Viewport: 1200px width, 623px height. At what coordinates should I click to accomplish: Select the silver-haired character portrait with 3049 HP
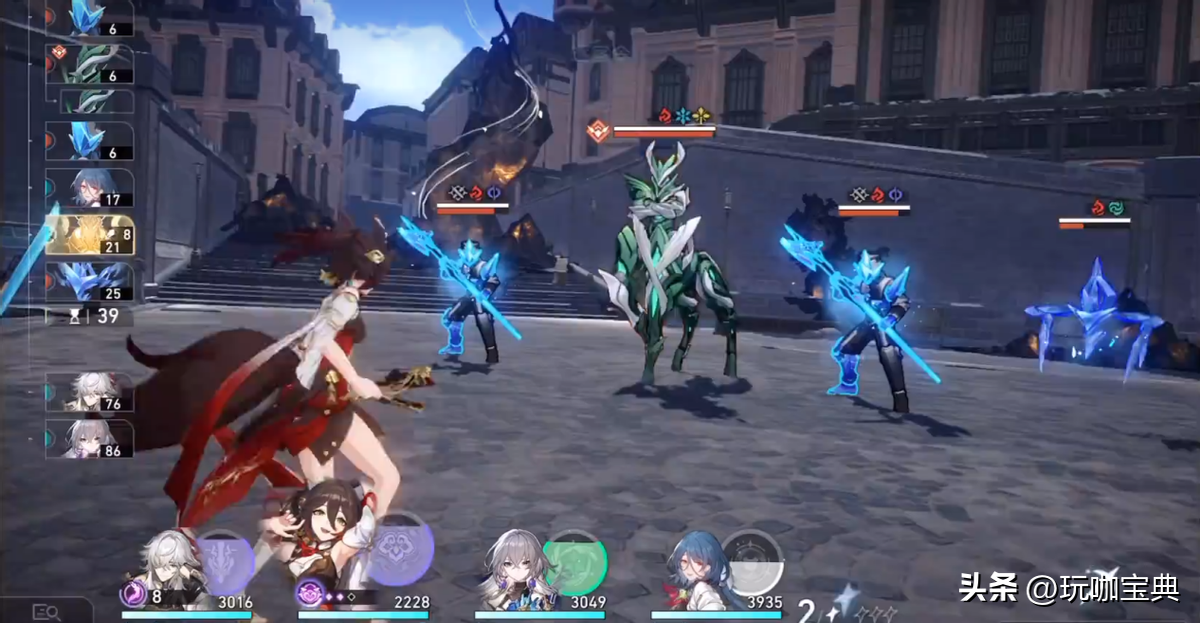click(x=514, y=567)
